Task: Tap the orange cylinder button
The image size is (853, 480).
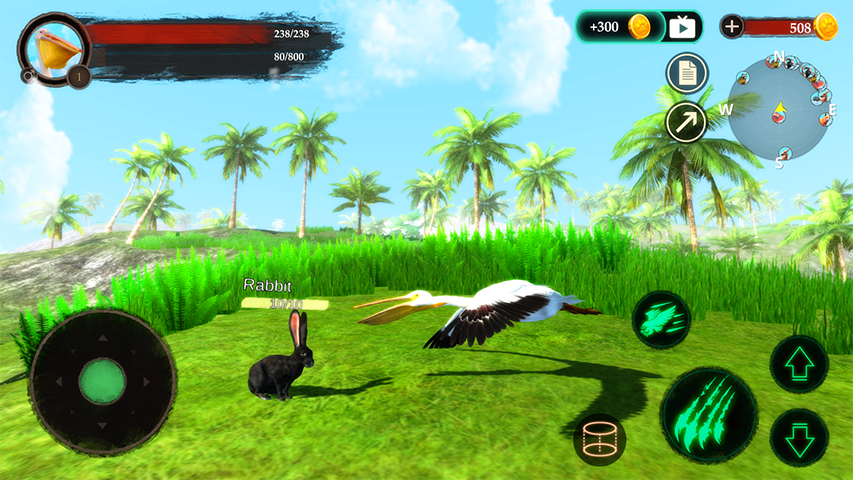Action: click(x=599, y=440)
